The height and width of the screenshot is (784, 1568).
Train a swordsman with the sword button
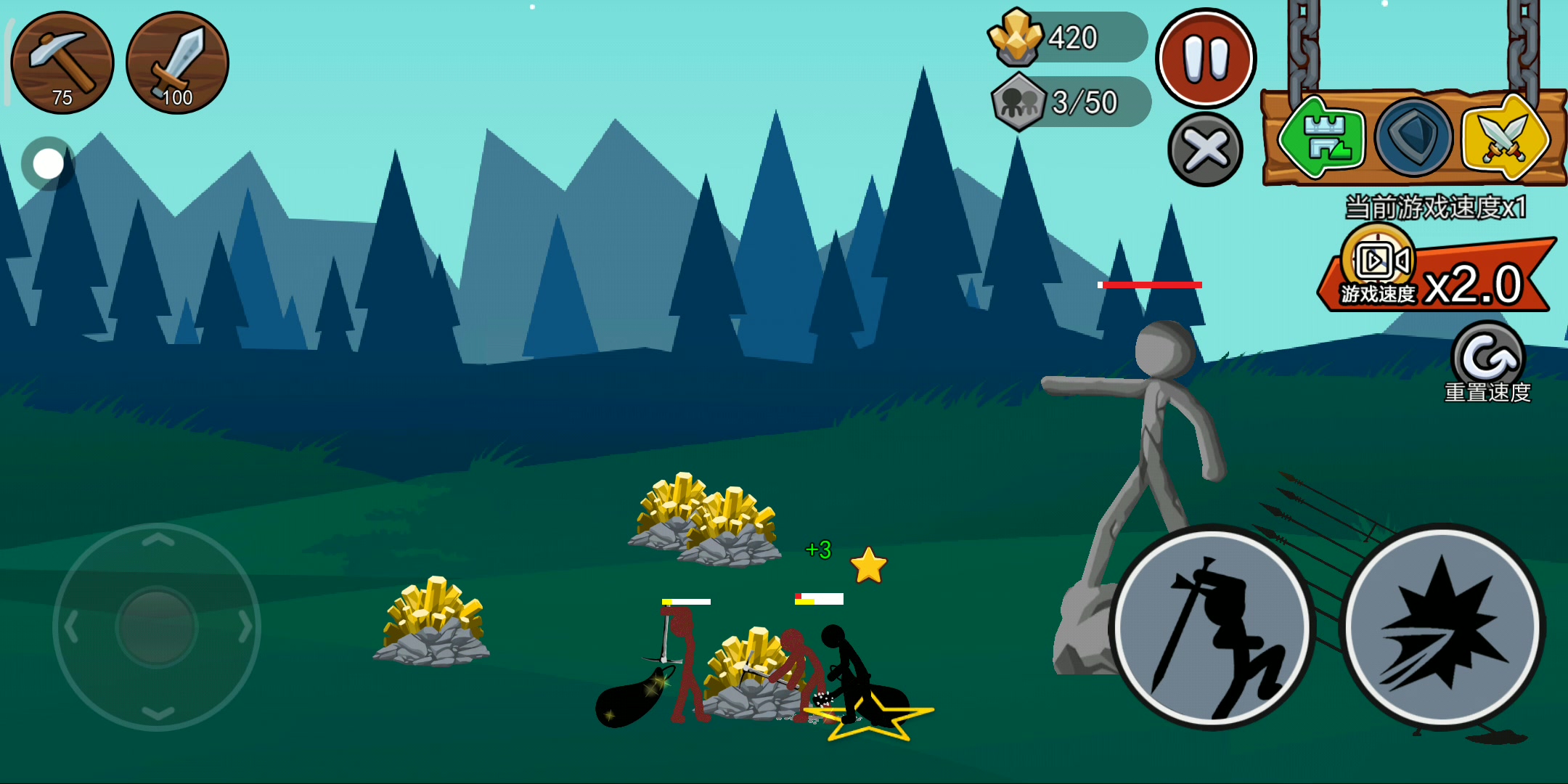[x=177, y=62]
